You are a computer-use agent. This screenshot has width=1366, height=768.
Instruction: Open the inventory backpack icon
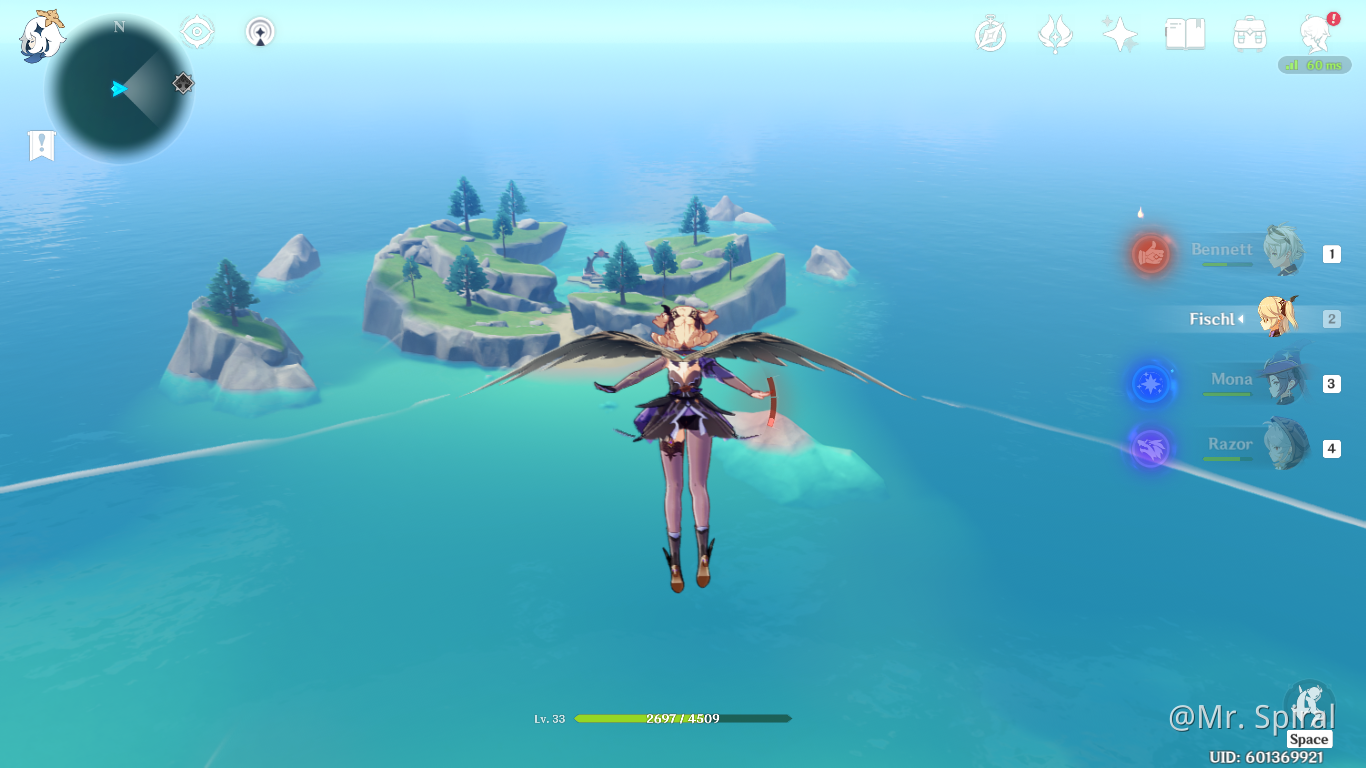[x=1249, y=31]
